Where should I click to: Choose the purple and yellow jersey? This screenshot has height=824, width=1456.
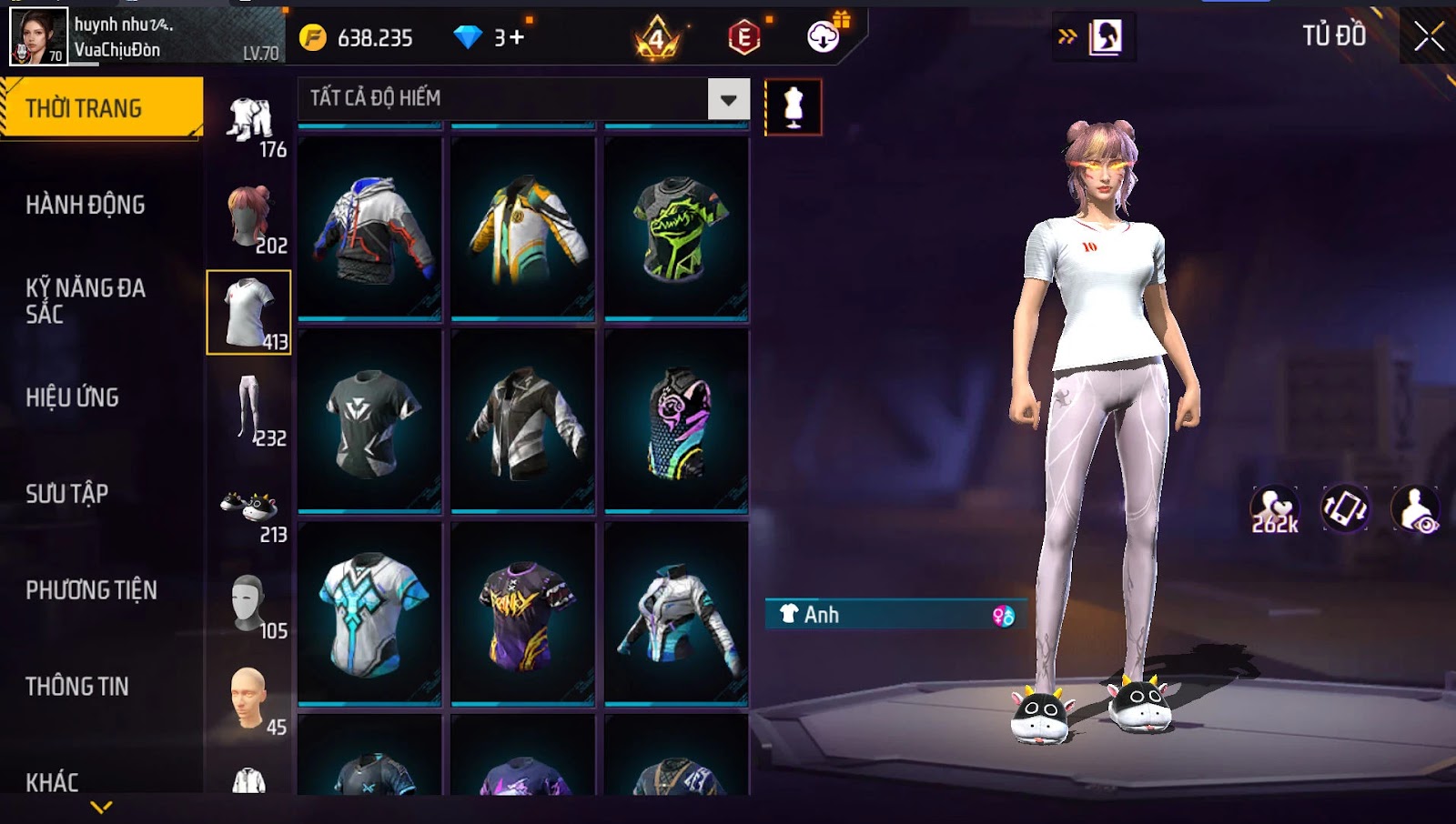[x=523, y=613]
